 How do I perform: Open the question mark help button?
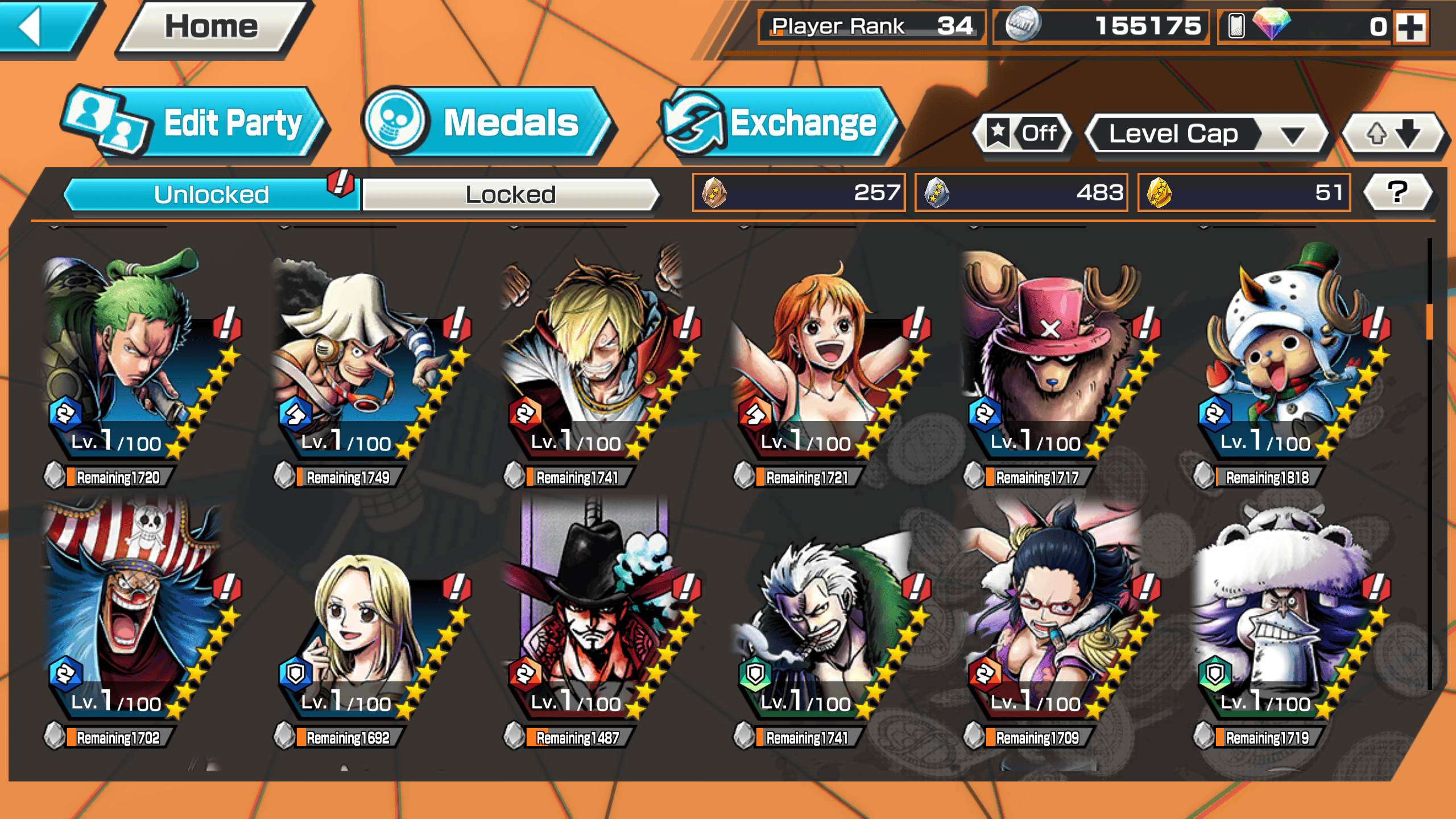[1397, 192]
